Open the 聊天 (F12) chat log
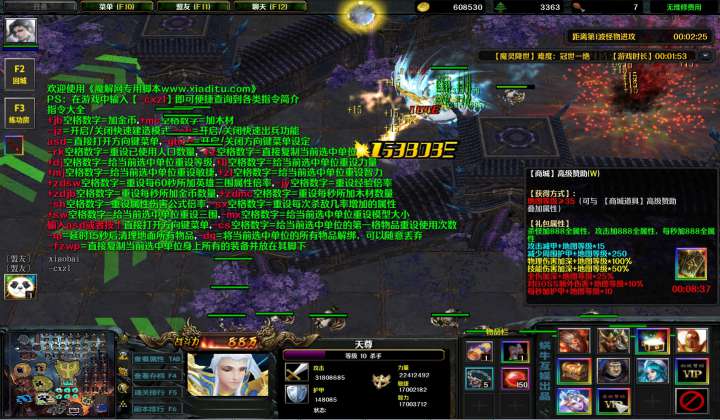This screenshot has height=420, width=720. (x=269, y=6)
